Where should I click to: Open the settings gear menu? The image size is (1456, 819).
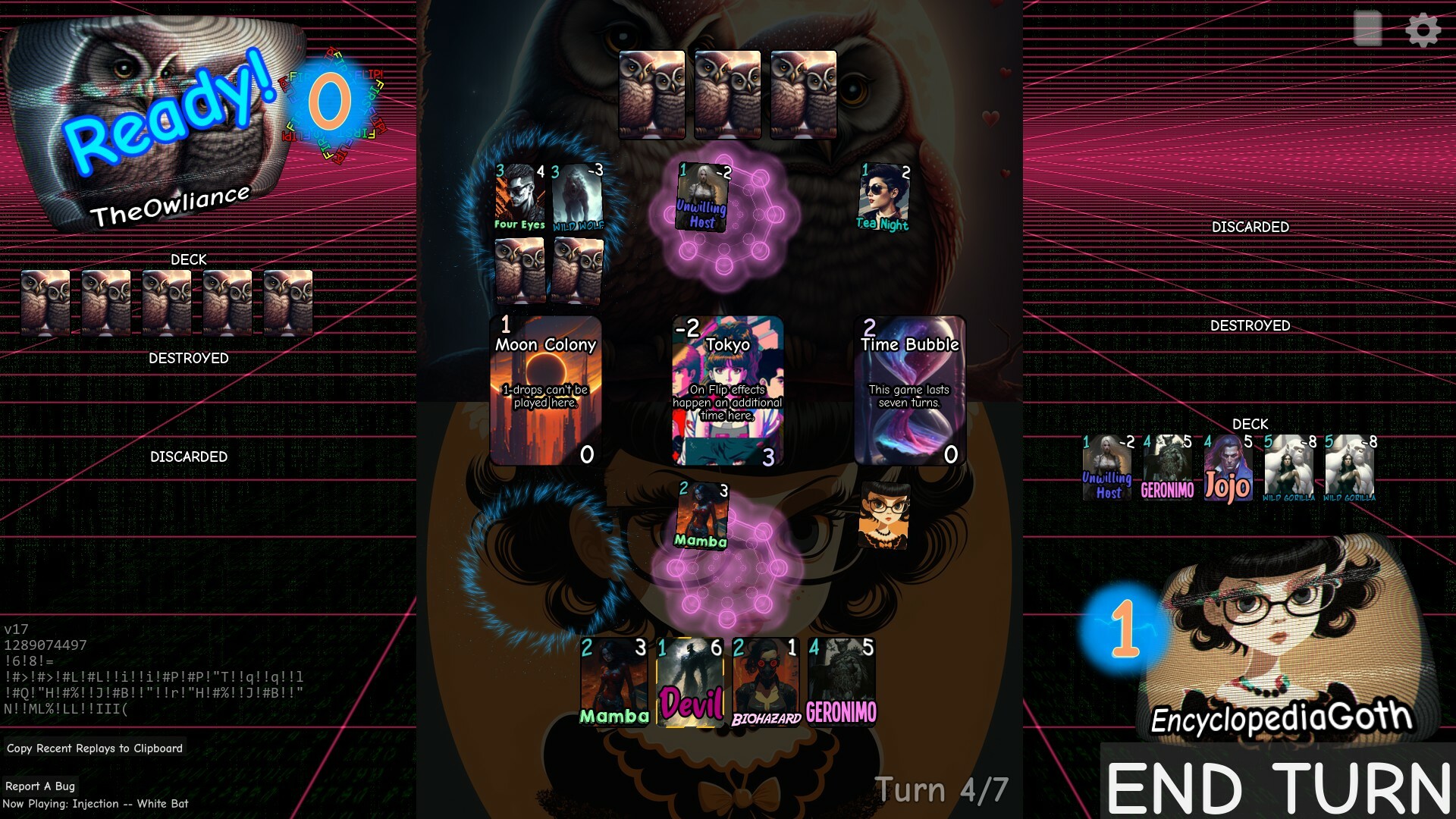pos(1423,31)
